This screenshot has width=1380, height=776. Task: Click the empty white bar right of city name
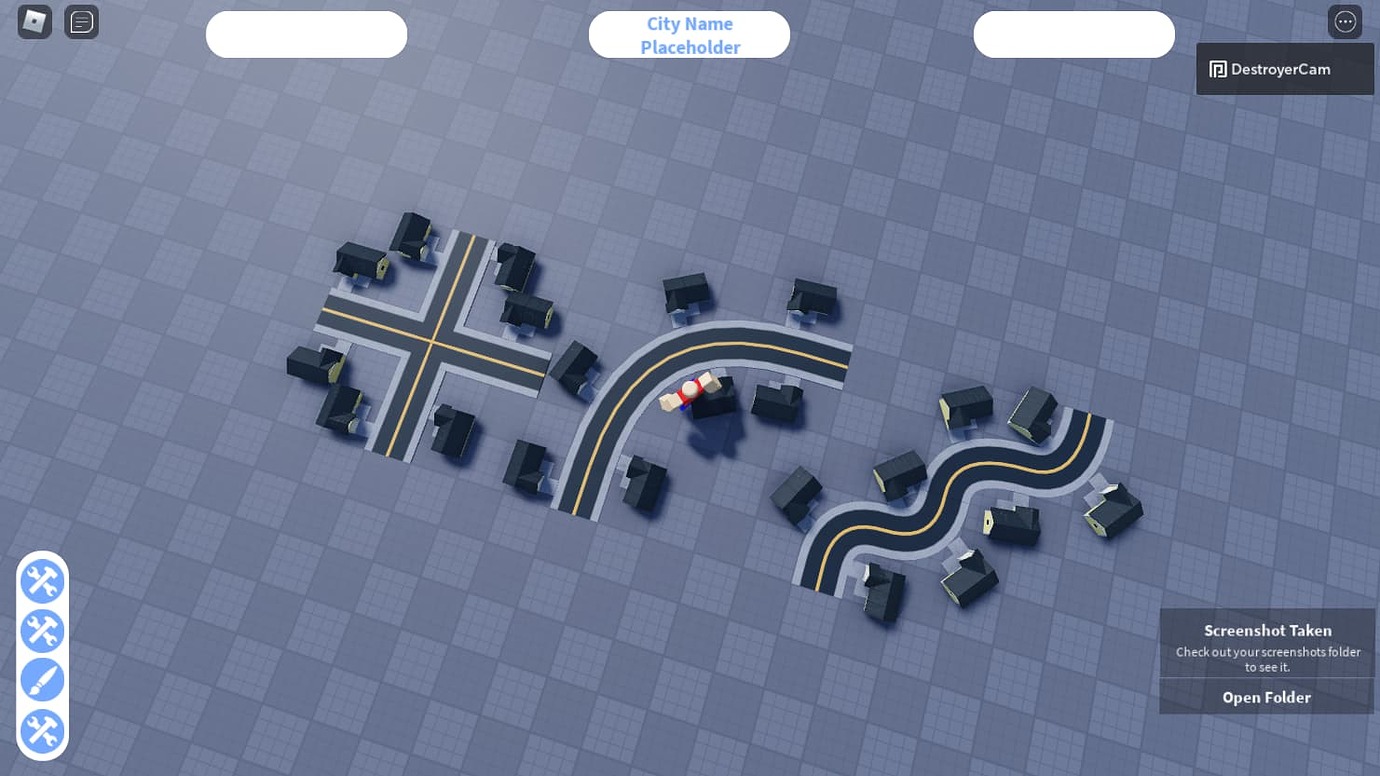pyautogui.click(x=1074, y=34)
